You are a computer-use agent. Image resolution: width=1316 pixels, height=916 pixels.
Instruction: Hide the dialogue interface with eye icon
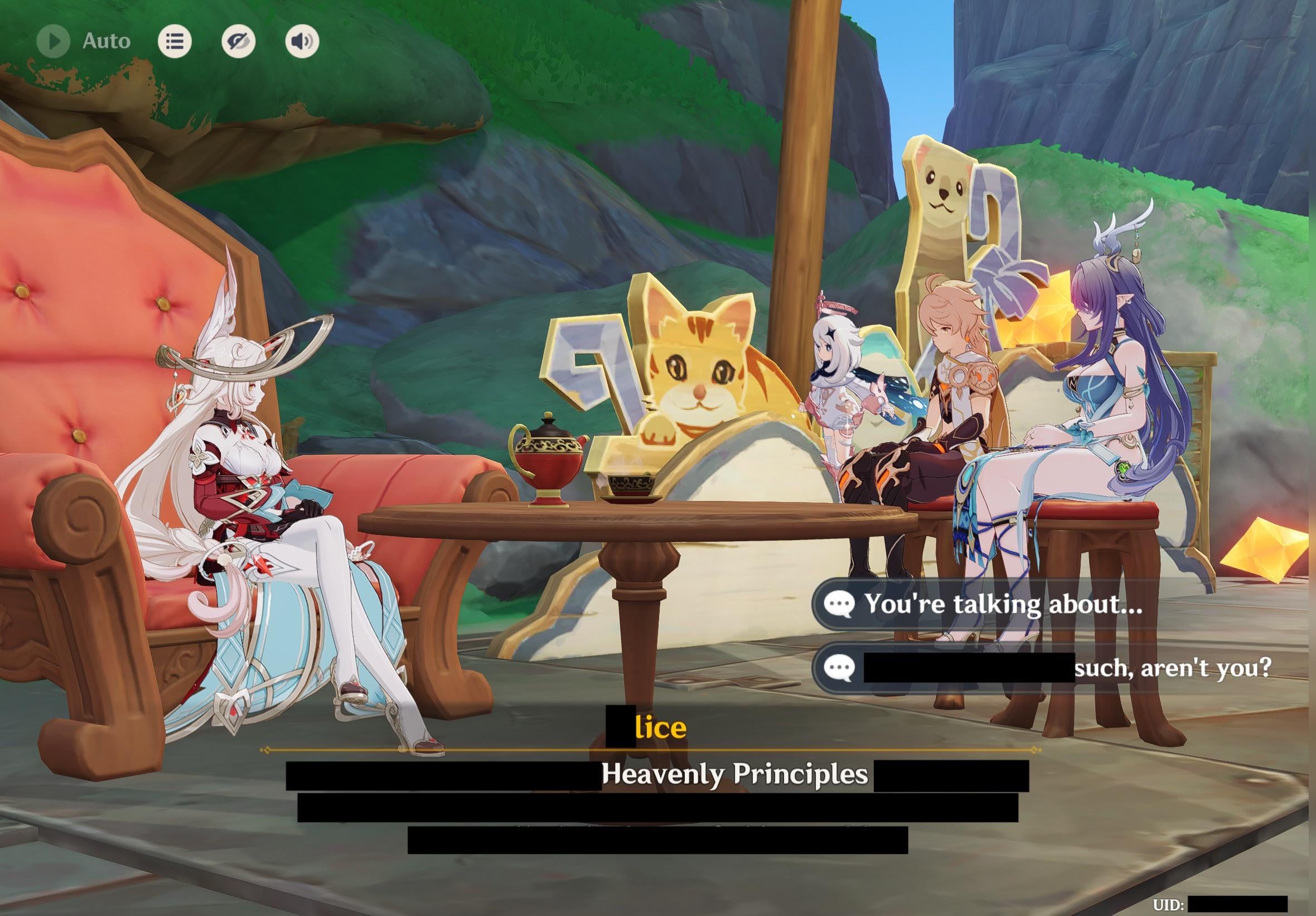(239, 41)
